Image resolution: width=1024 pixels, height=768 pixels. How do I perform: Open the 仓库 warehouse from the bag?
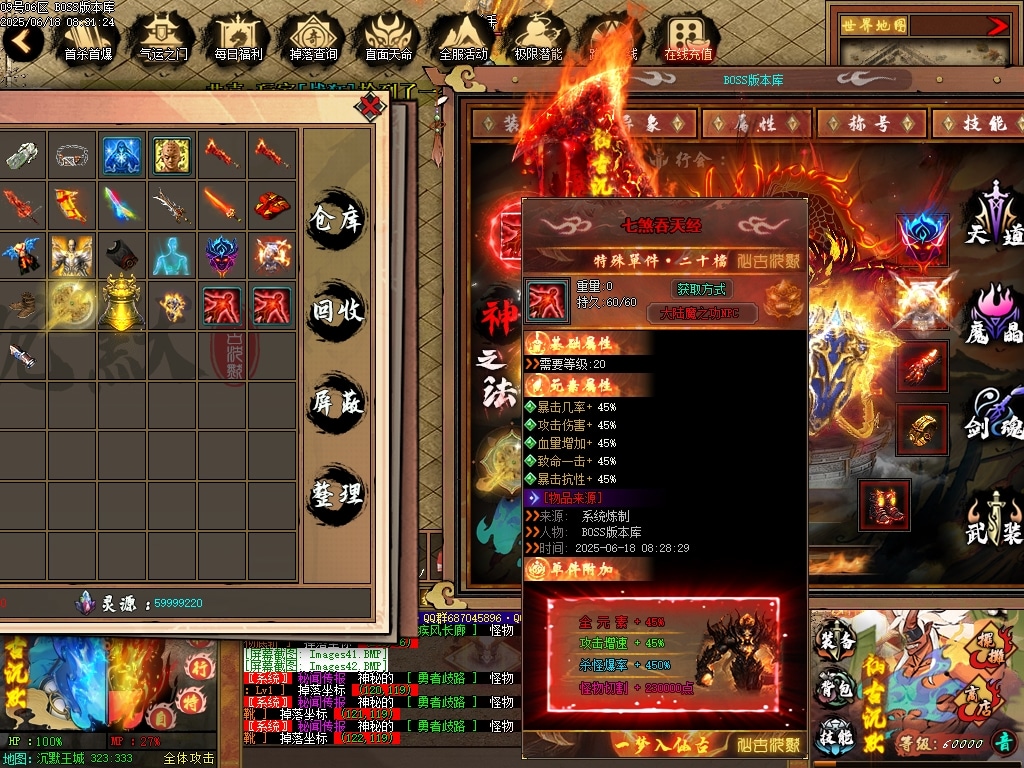[x=336, y=218]
